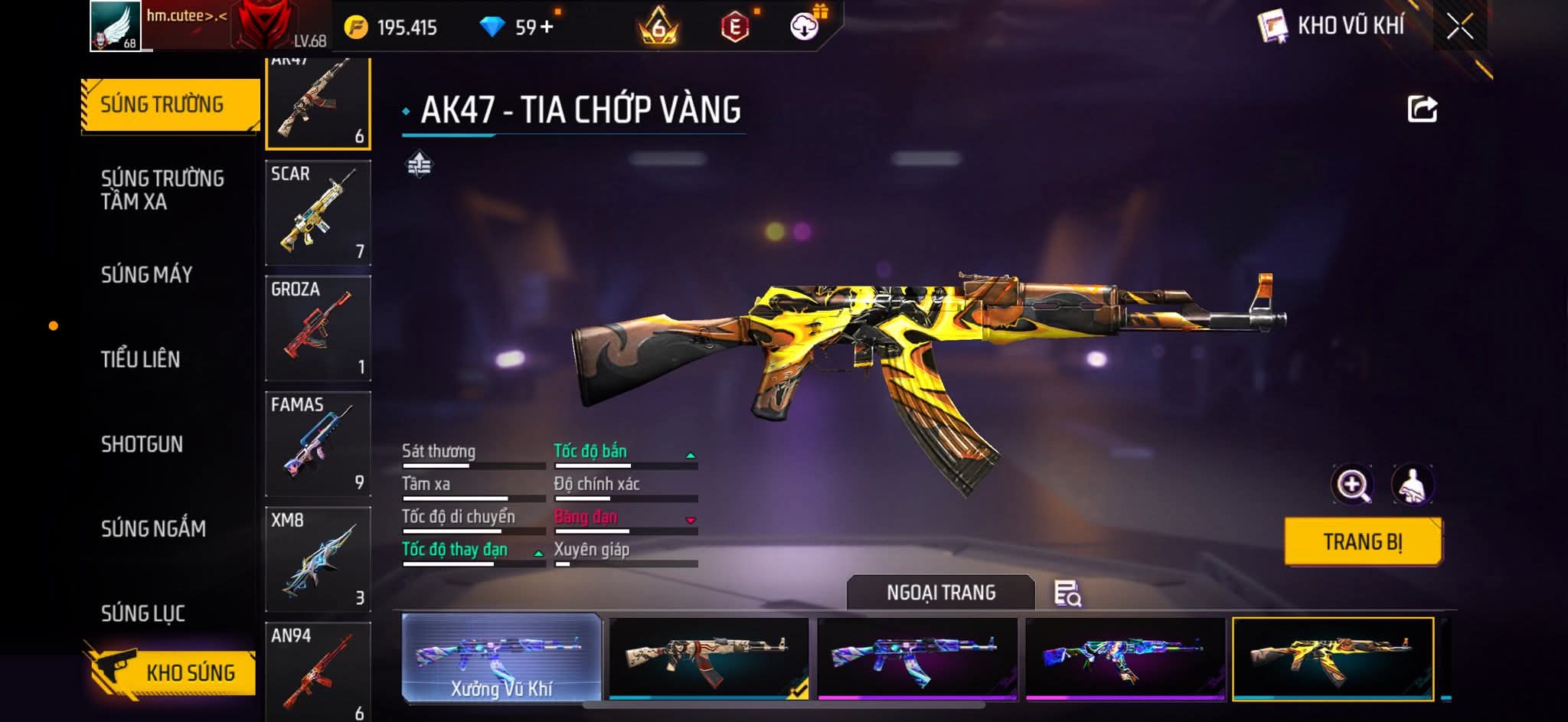Switch to the SÚNG MÁY category

point(146,274)
